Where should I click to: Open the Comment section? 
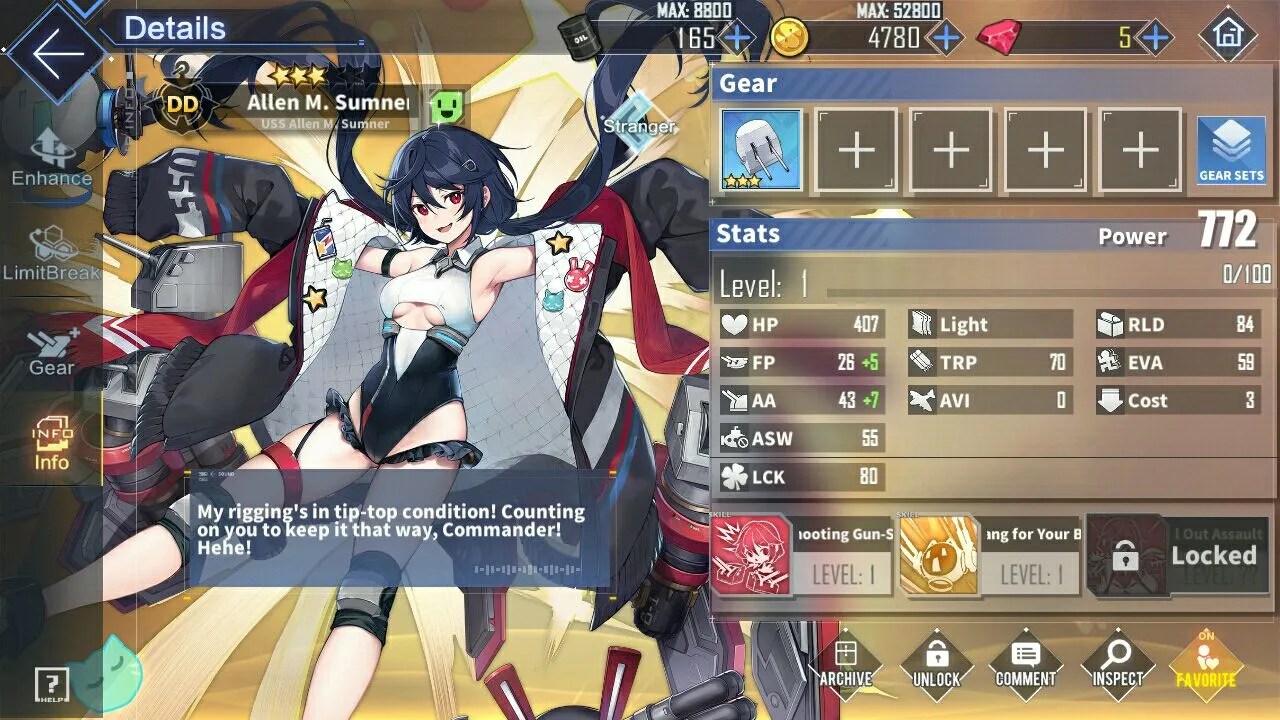(x=1025, y=663)
